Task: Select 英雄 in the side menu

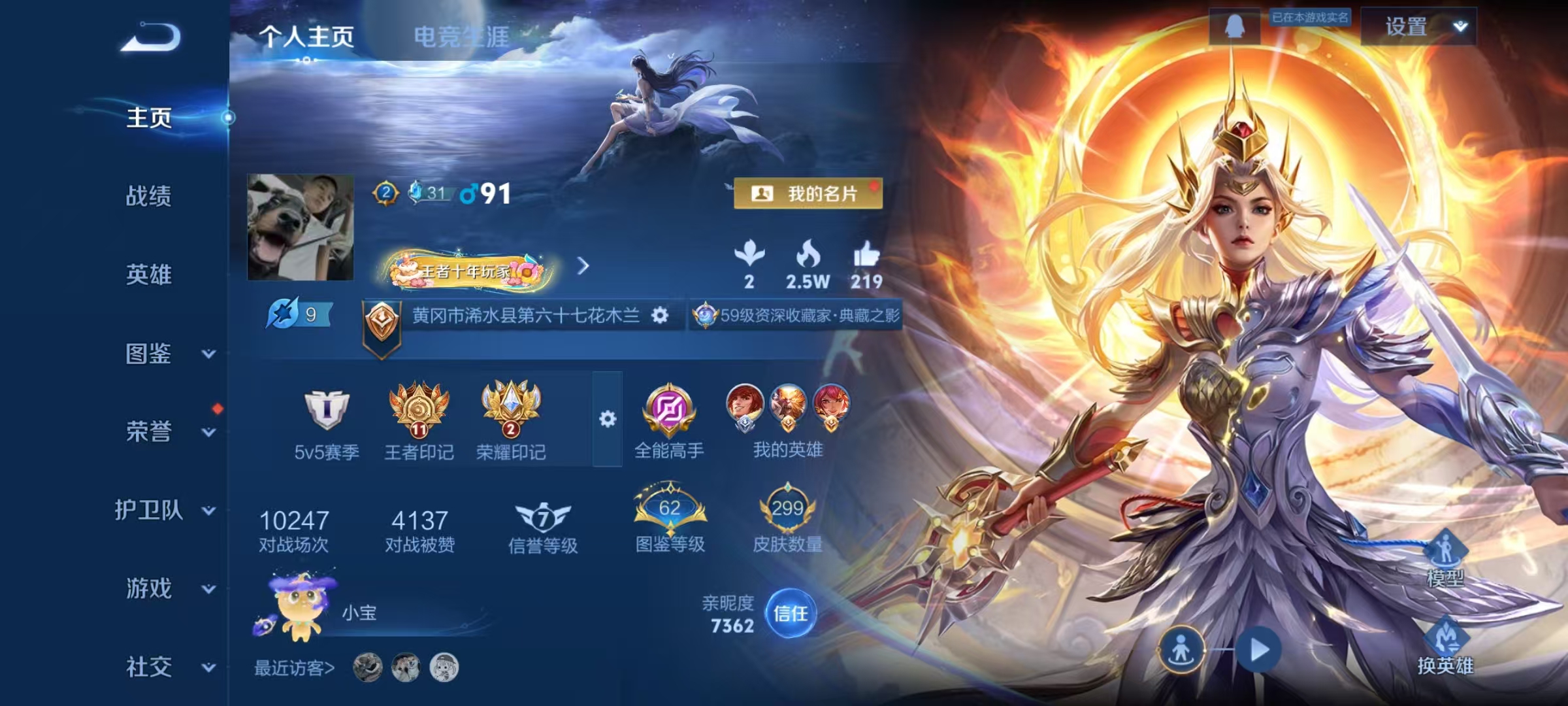Action: coord(149,275)
